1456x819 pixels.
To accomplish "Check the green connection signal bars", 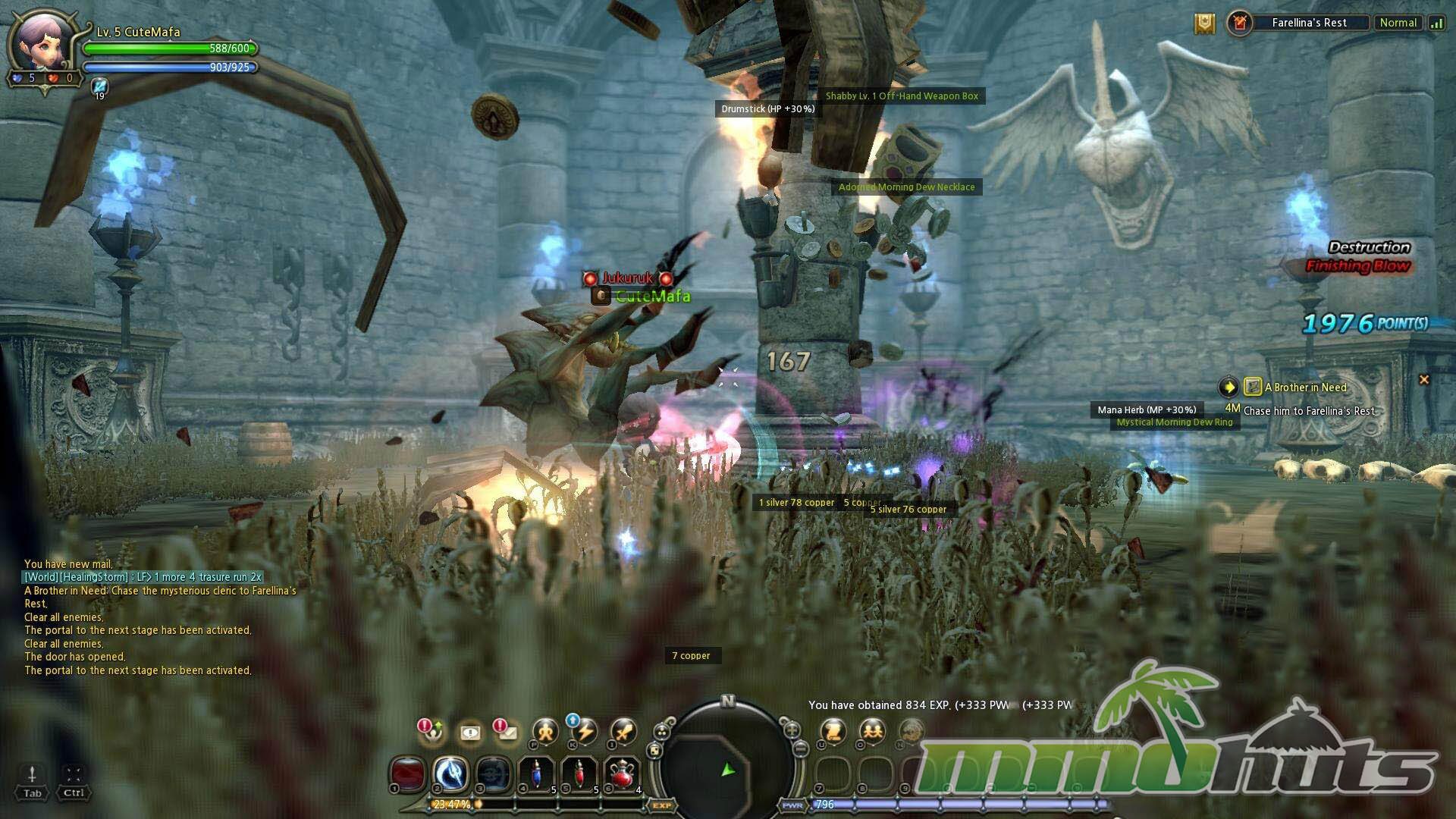I will point(1436,24).
